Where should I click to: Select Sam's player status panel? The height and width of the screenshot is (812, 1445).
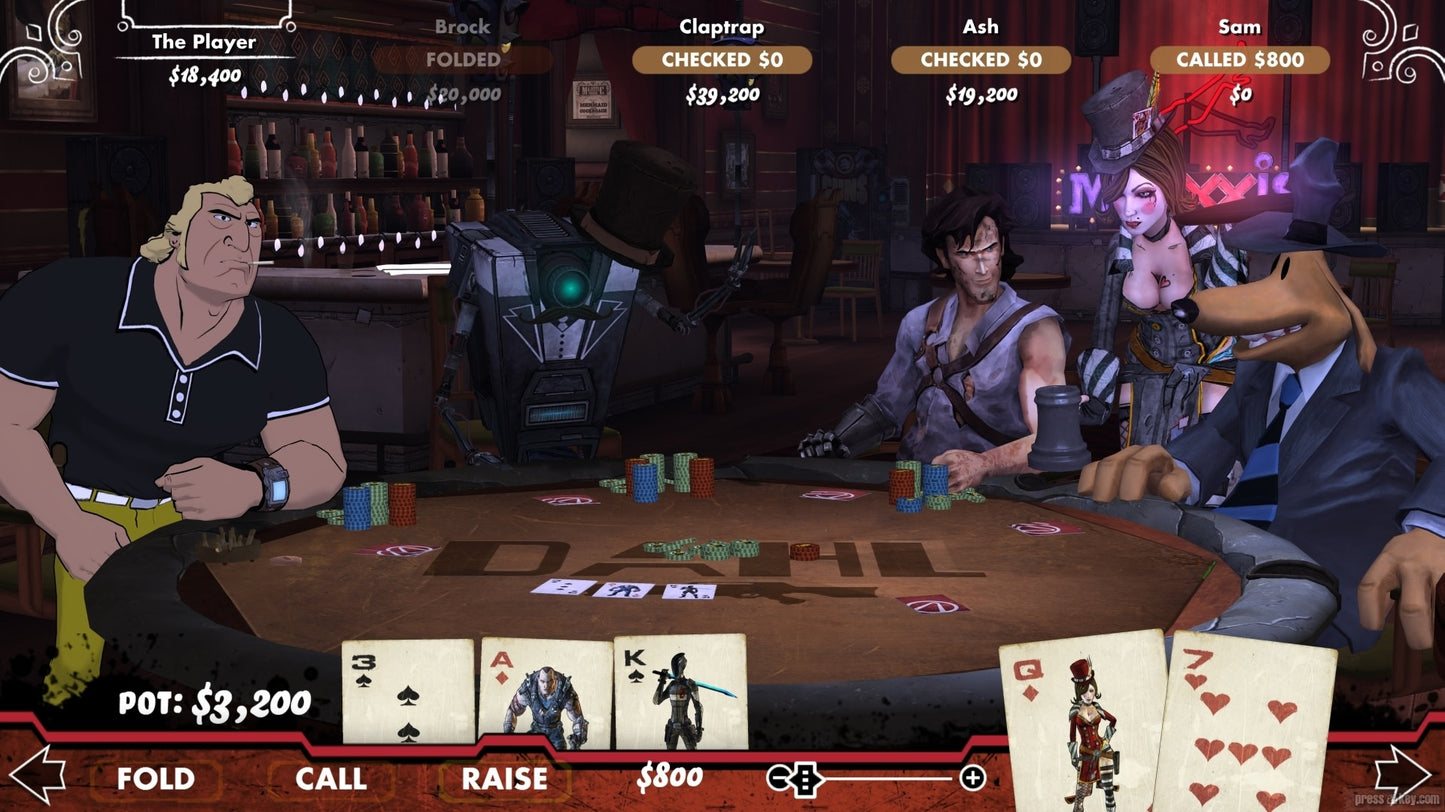pyautogui.click(x=1240, y=60)
